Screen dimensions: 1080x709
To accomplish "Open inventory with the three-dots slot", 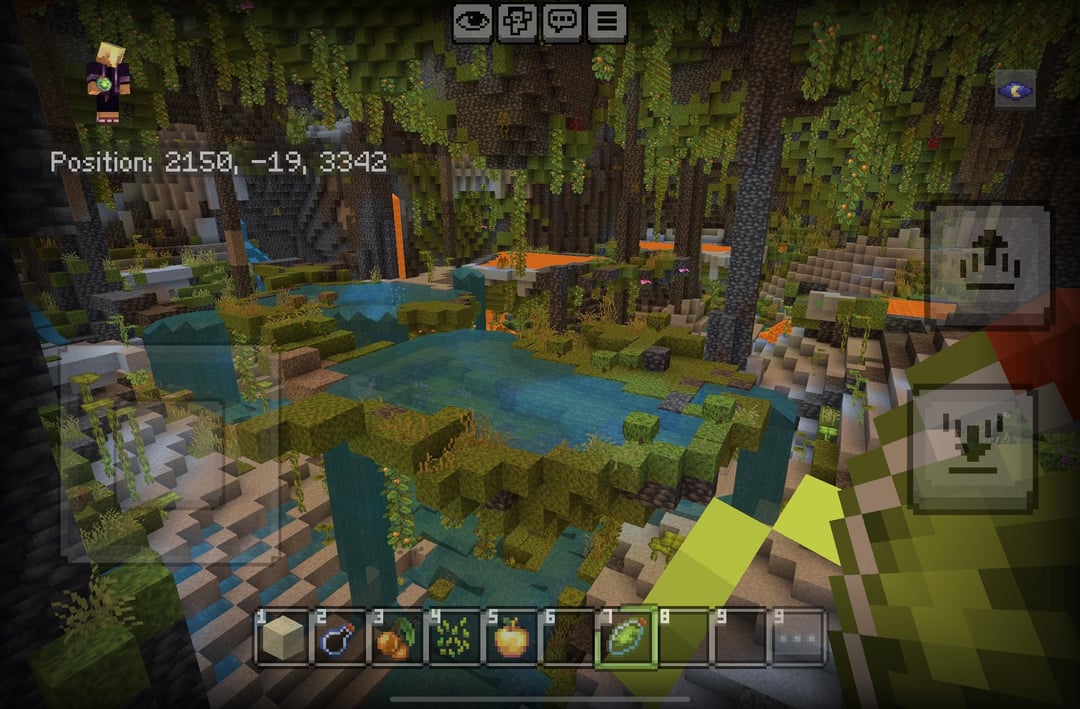I will [798, 638].
